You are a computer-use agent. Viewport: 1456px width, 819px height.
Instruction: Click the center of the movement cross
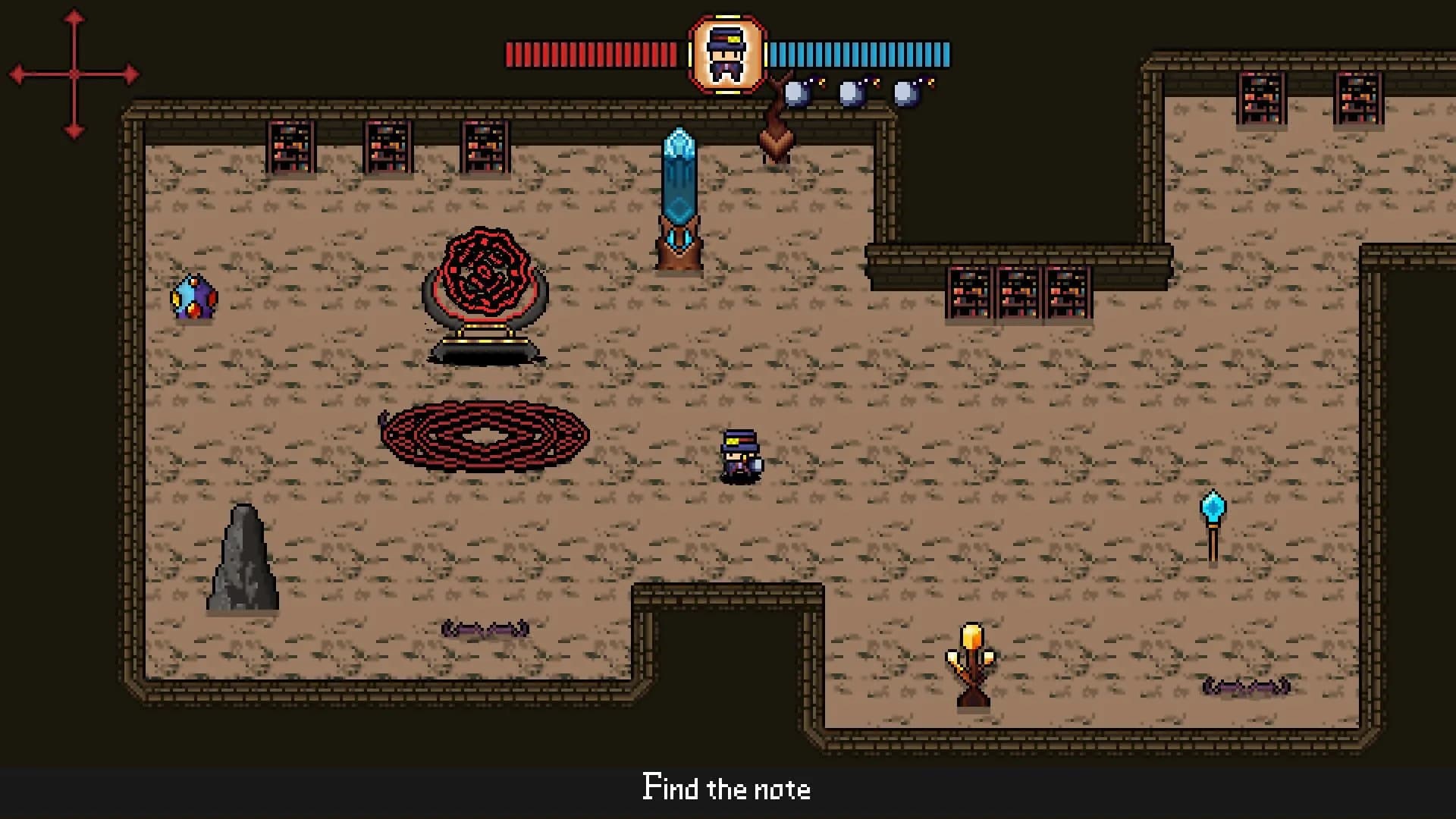tap(74, 73)
